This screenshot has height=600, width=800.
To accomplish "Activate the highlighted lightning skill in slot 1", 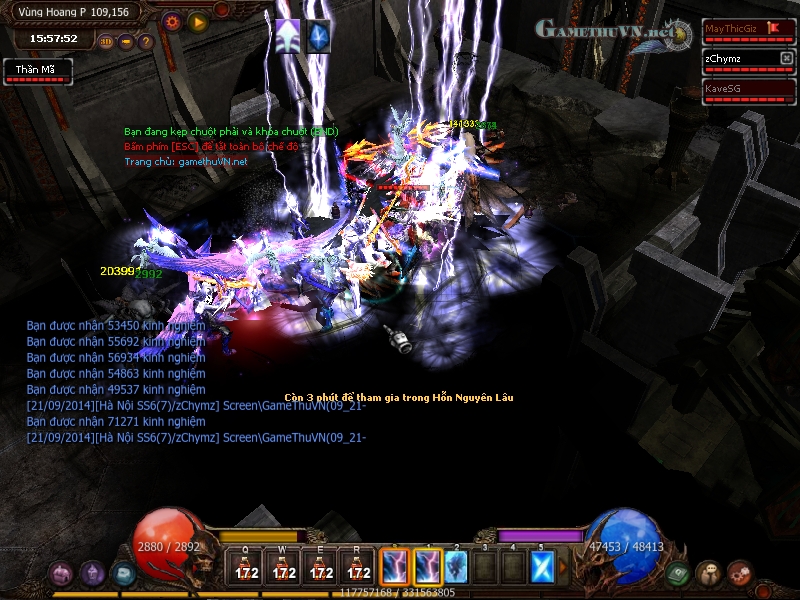I will (x=427, y=567).
